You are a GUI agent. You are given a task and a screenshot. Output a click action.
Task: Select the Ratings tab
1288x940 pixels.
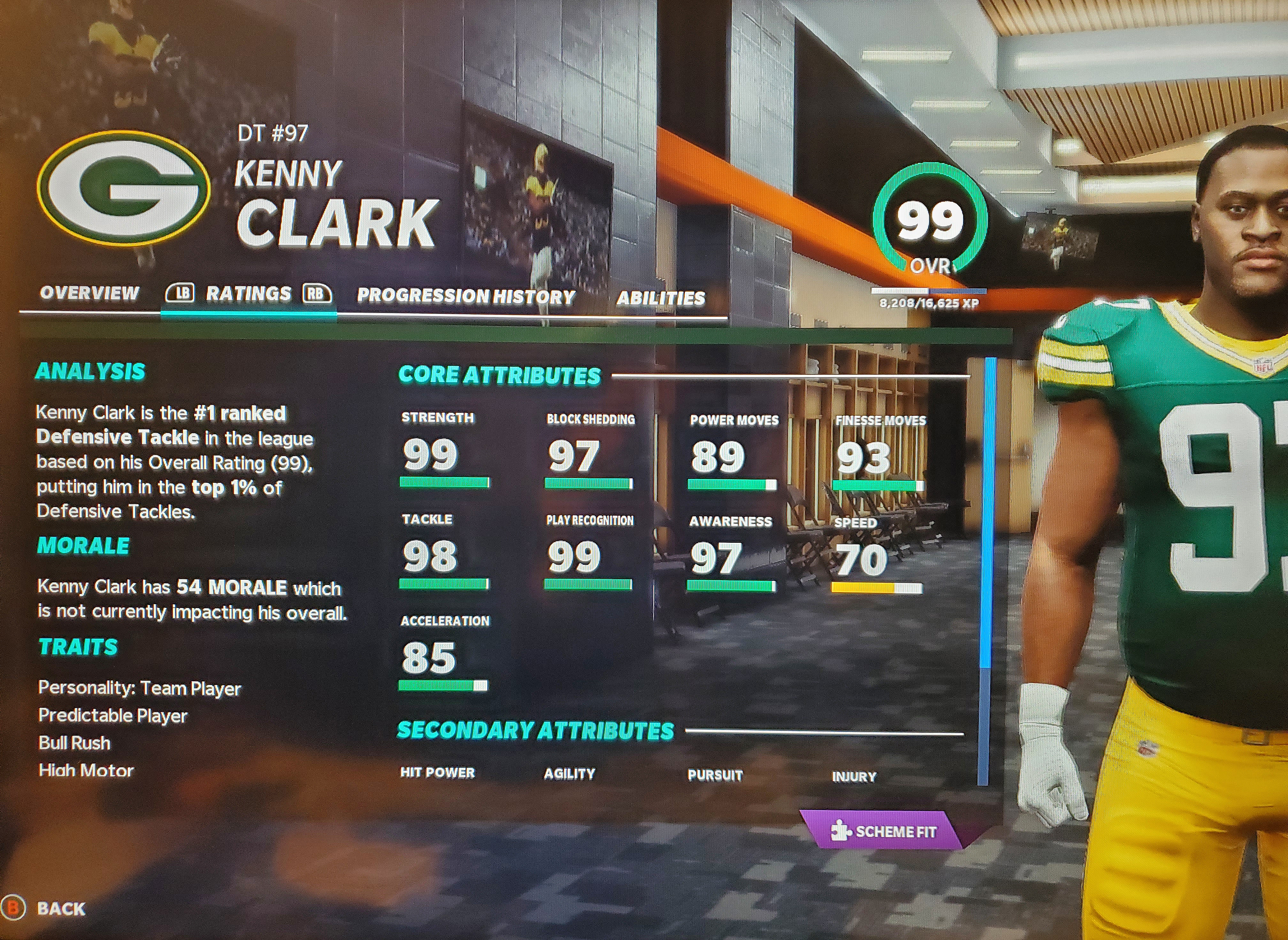248,294
